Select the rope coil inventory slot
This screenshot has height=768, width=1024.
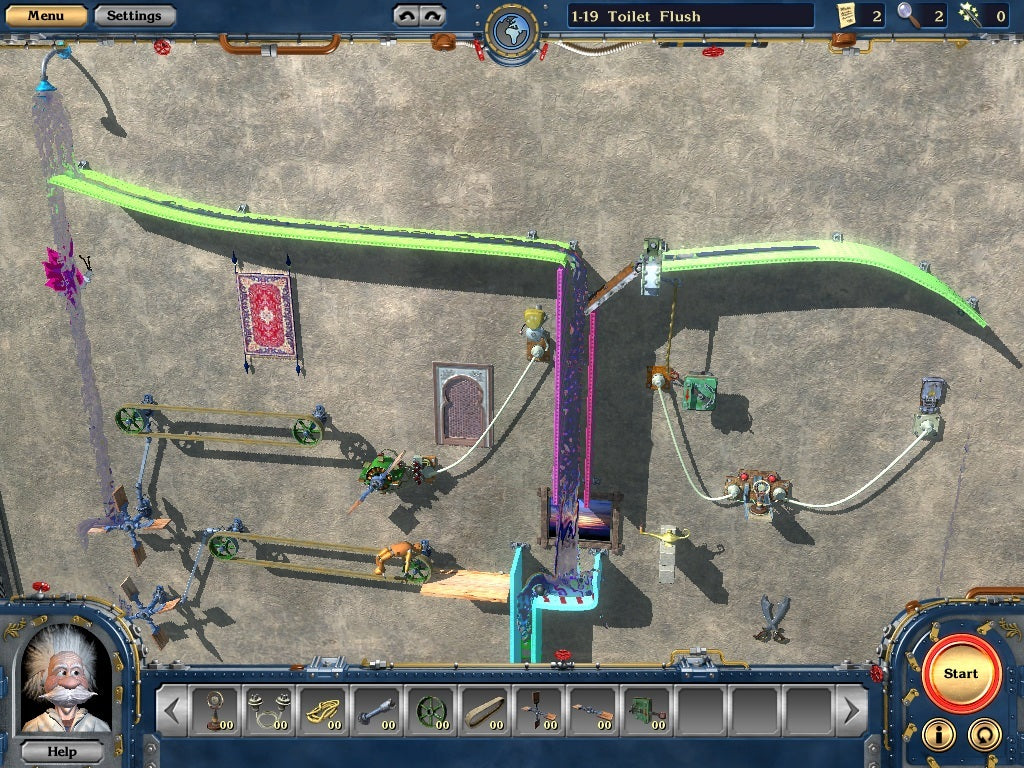pos(321,711)
